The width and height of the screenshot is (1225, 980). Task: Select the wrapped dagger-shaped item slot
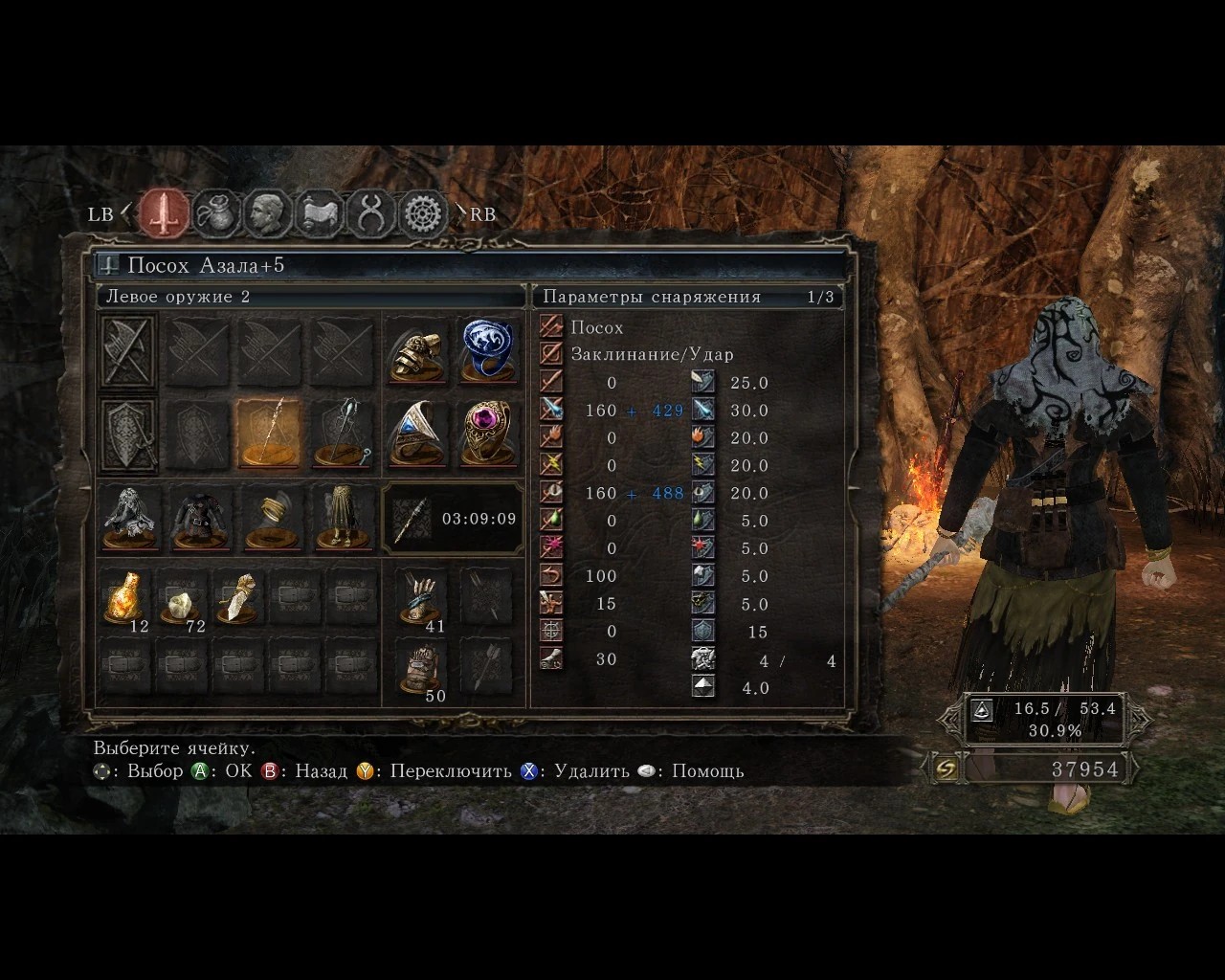[x=238, y=598]
